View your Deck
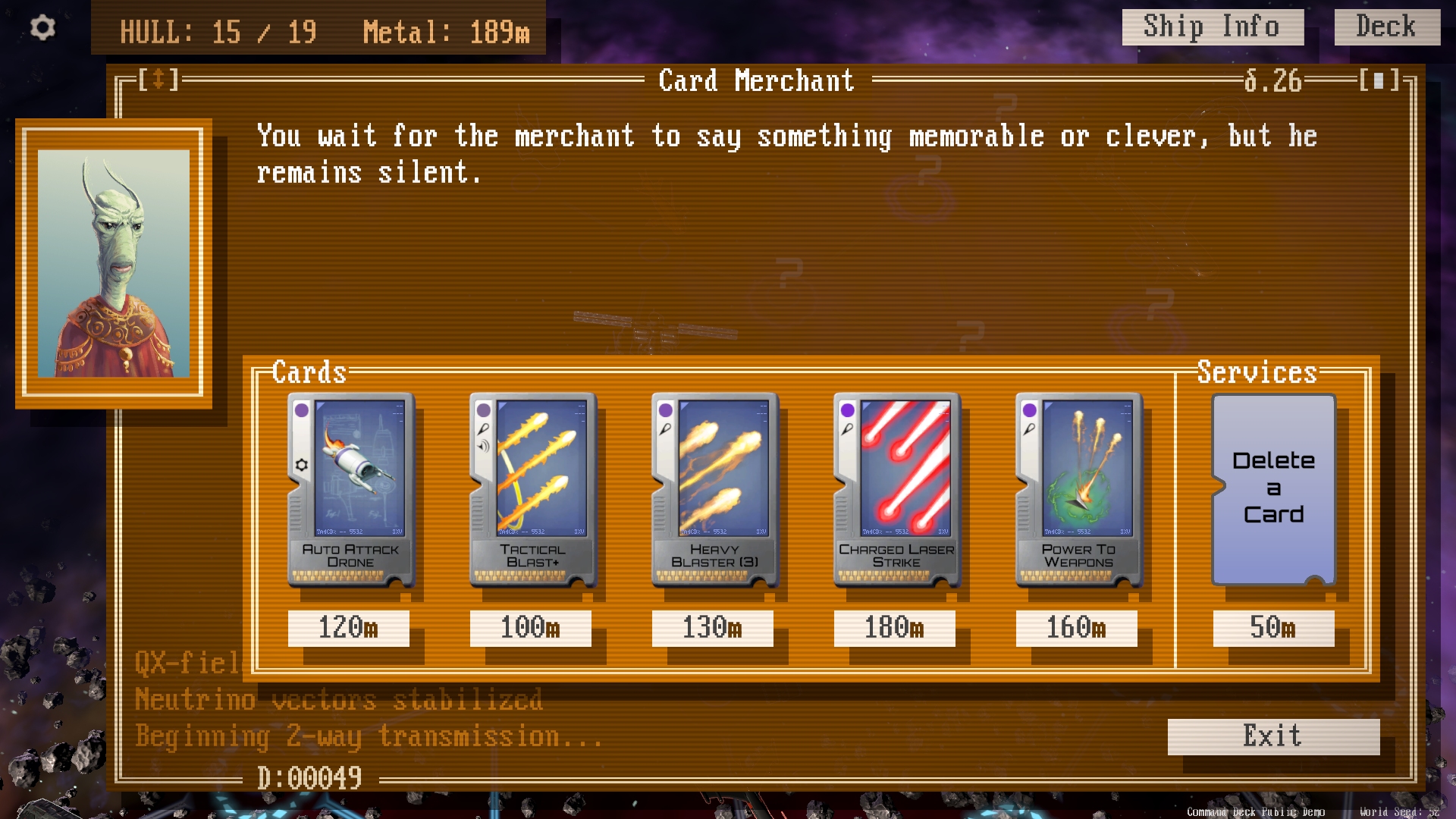The height and width of the screenshot is (819, 1456). pyautogui.click(x=1386, y=27)
